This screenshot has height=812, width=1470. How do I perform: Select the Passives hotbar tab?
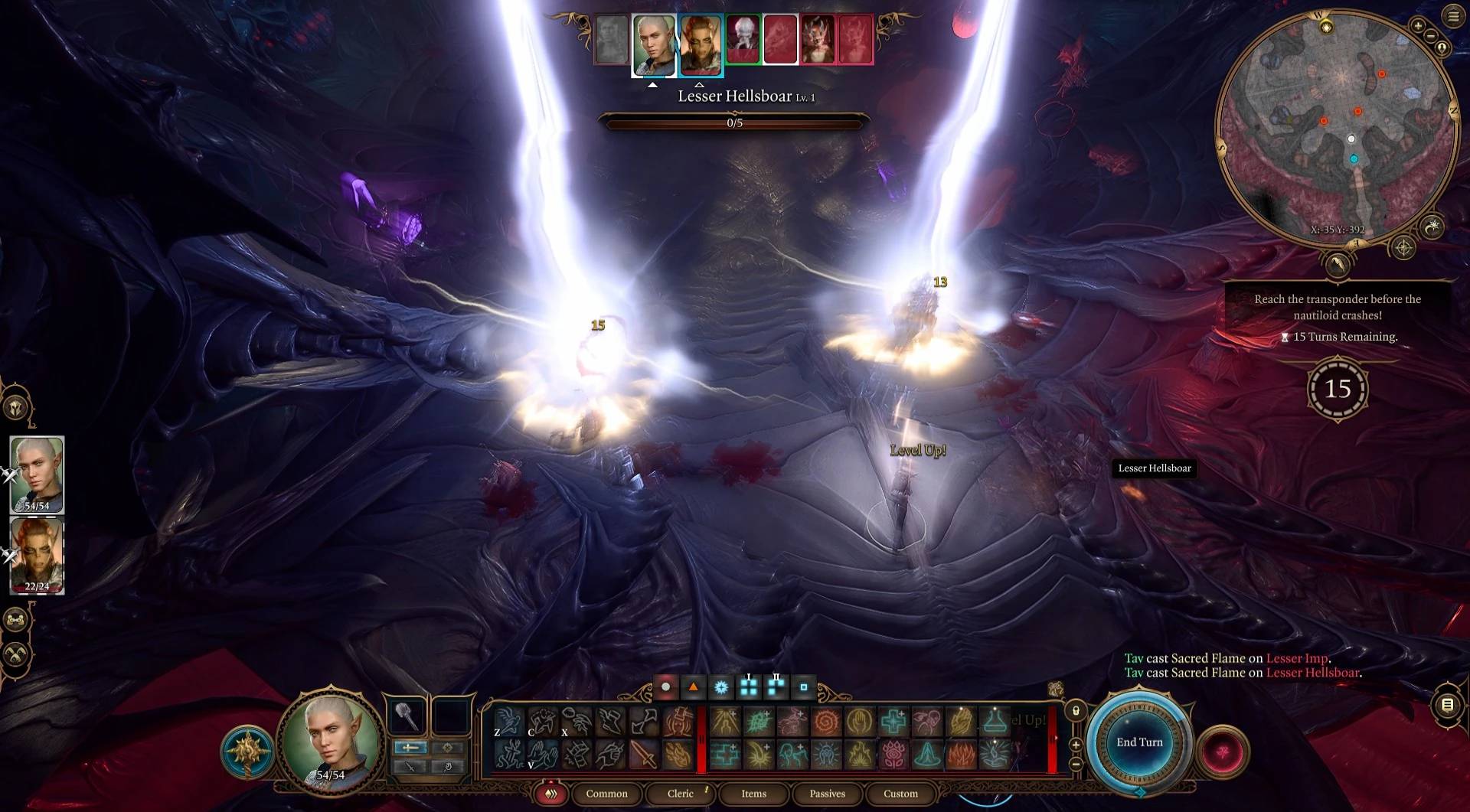(828, 794)
